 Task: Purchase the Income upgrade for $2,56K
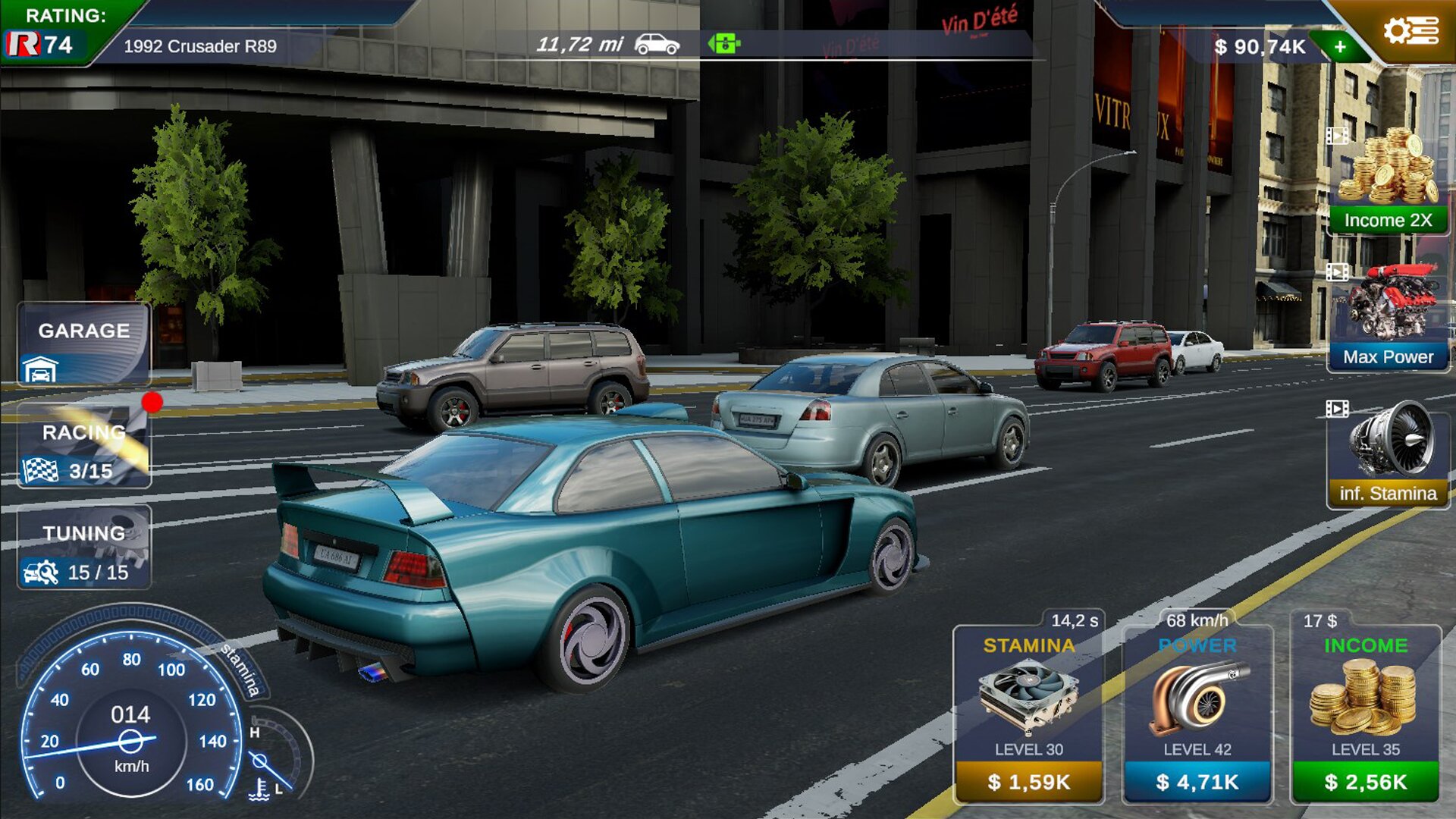(x=1365, y=781)
